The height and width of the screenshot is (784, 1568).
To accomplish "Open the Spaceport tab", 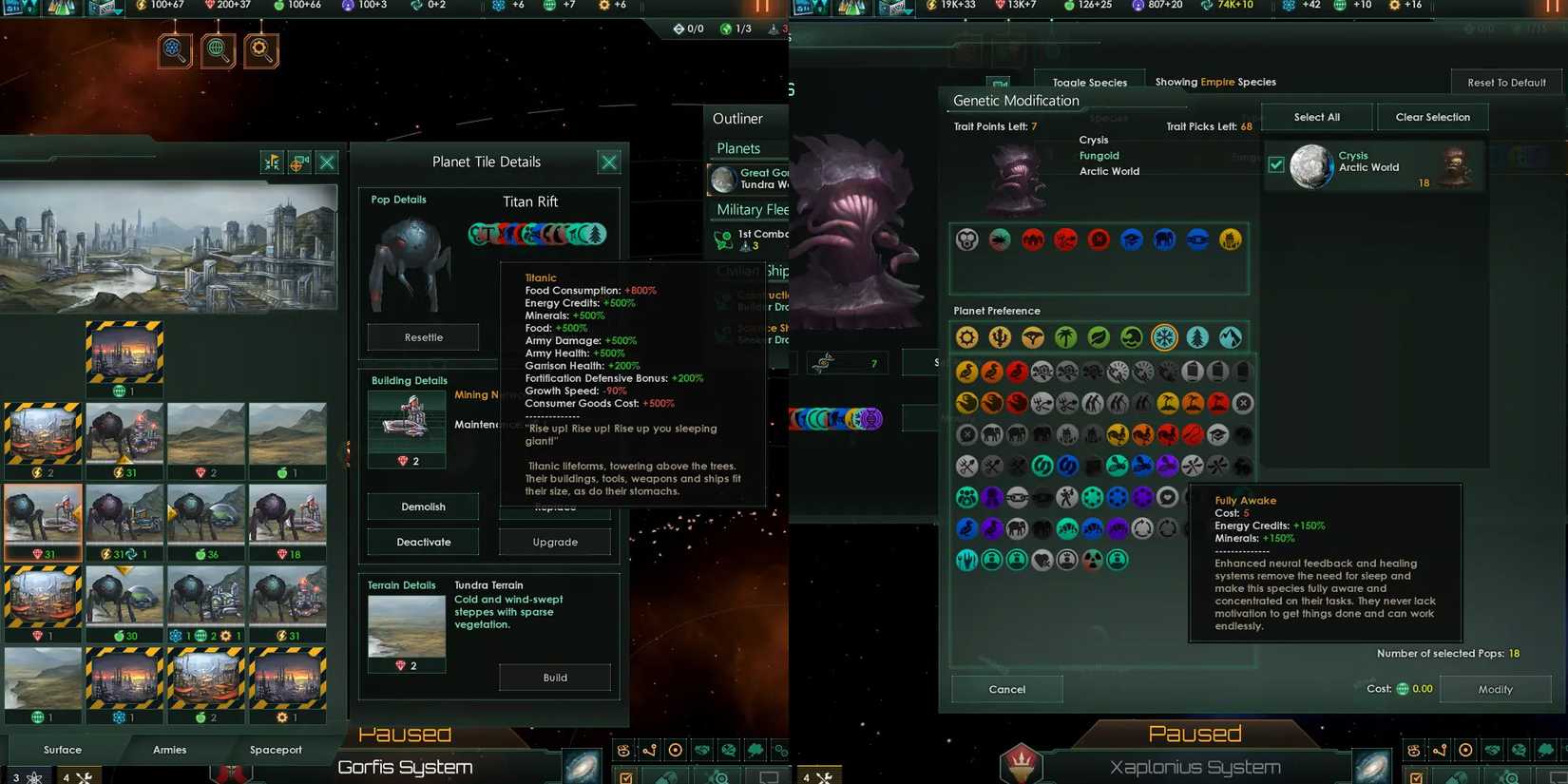I will pyautogui.click(x=276, y=750).
